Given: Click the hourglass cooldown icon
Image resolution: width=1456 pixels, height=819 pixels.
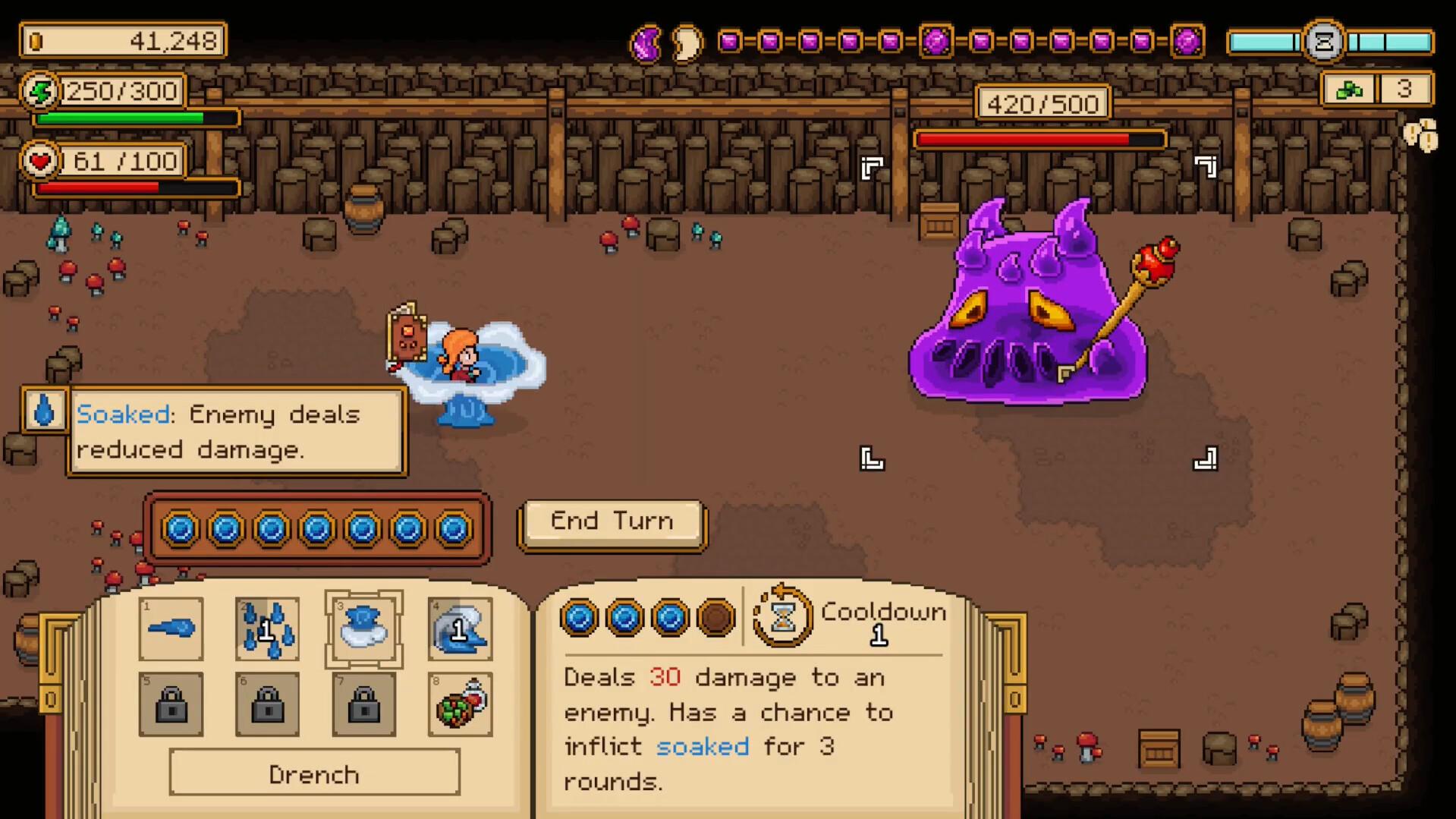Looking at the screenshot, I should coord(782,619).
